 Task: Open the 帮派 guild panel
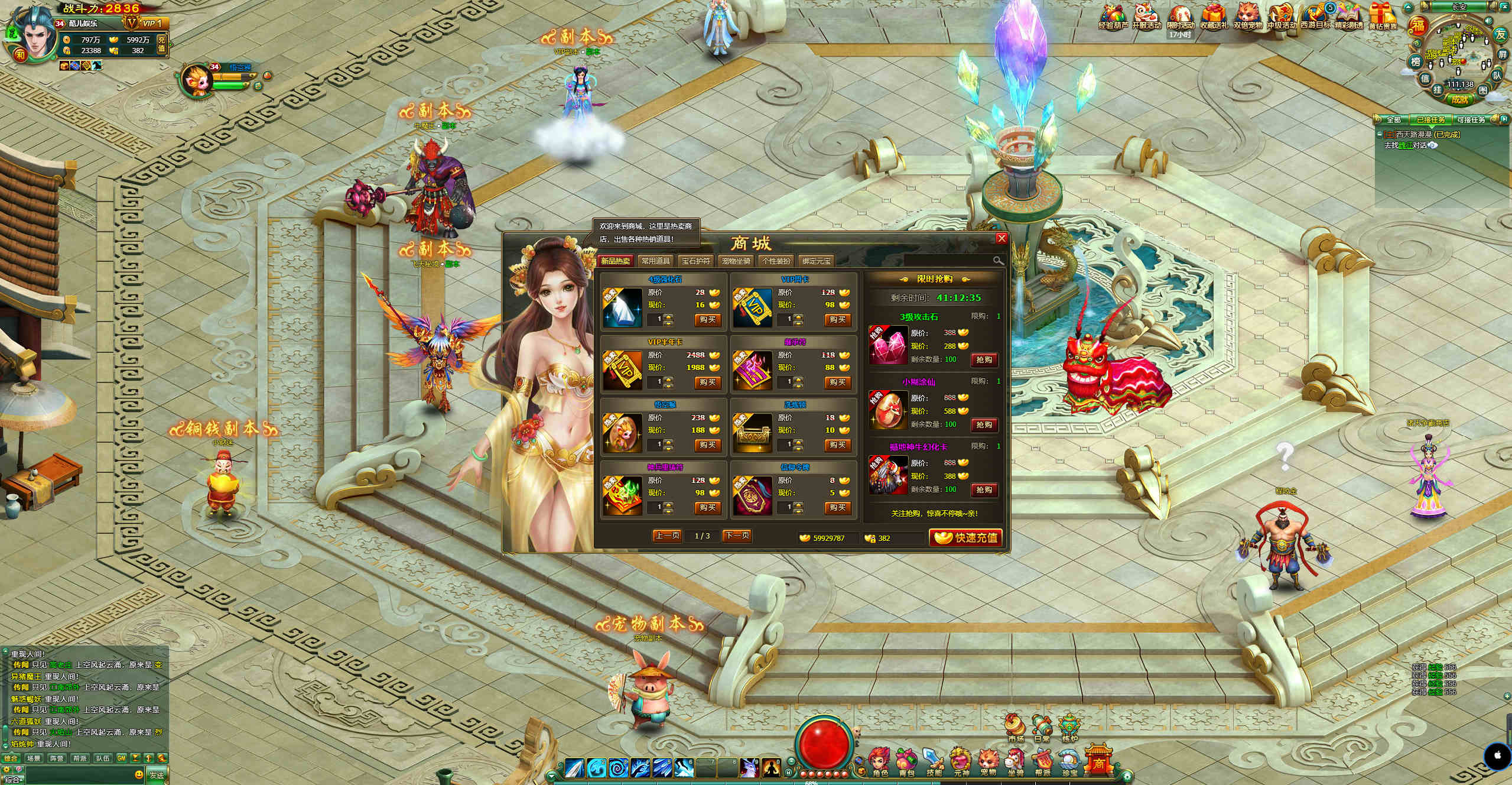click(x=1043, y=764)
